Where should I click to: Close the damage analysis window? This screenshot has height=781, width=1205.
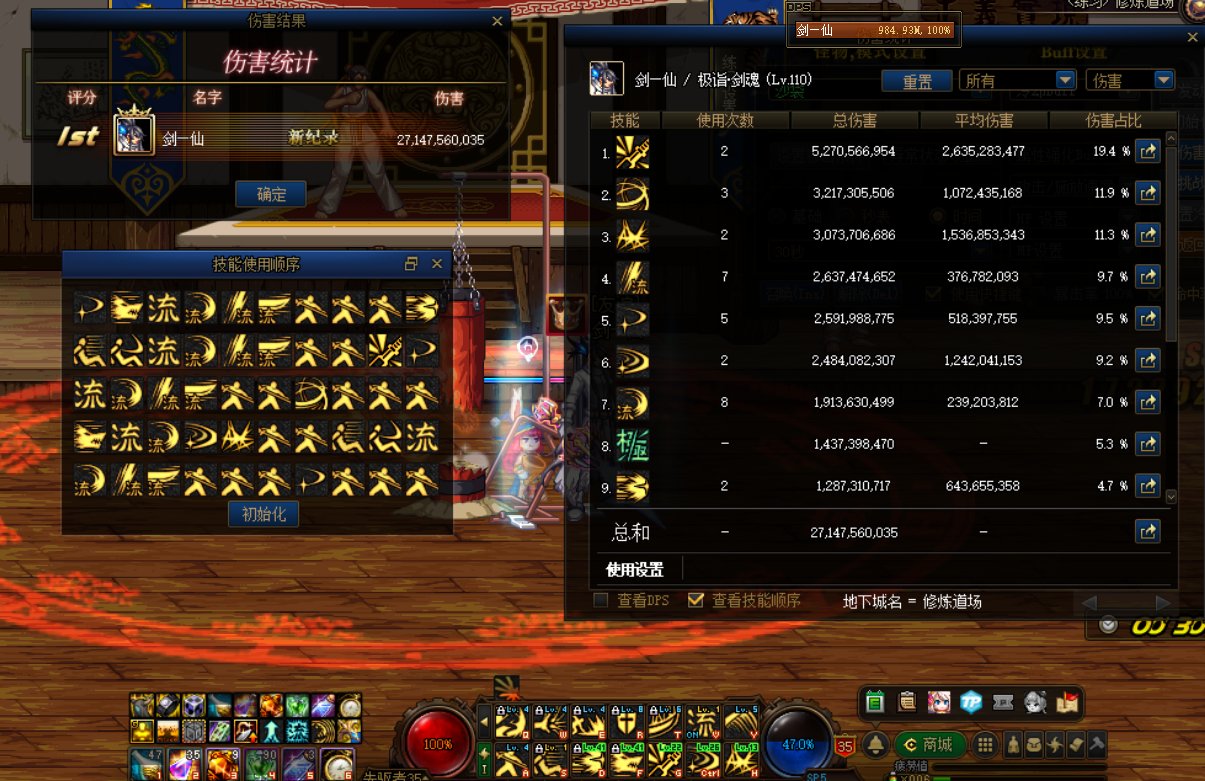(1192, 37)
